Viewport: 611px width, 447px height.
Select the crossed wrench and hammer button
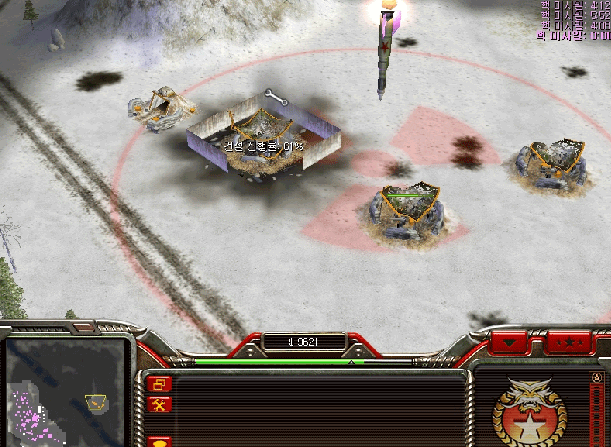pyautogui.click(x=159, y=405)
